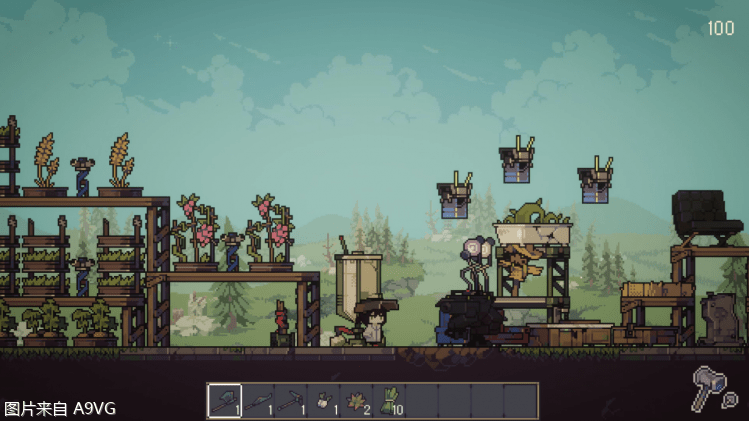The width and height of the screenshot is (749, 421).
Task: Select the axe in the hotbar
Action: (x=224, y=401)
